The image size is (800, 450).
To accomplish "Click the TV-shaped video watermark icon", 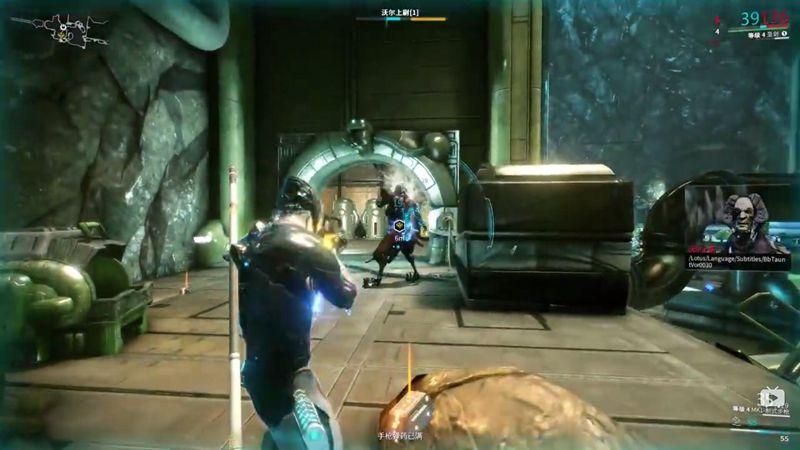I will [771, 397].
